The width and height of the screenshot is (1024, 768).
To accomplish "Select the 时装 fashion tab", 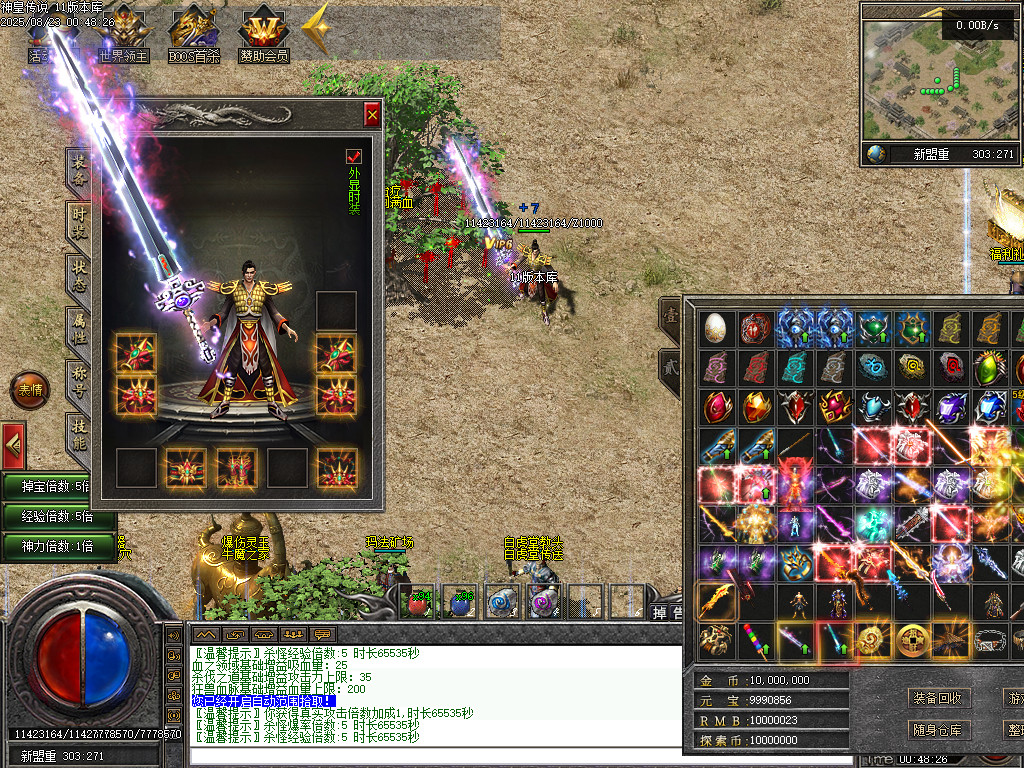I will (x=78, y=221).
